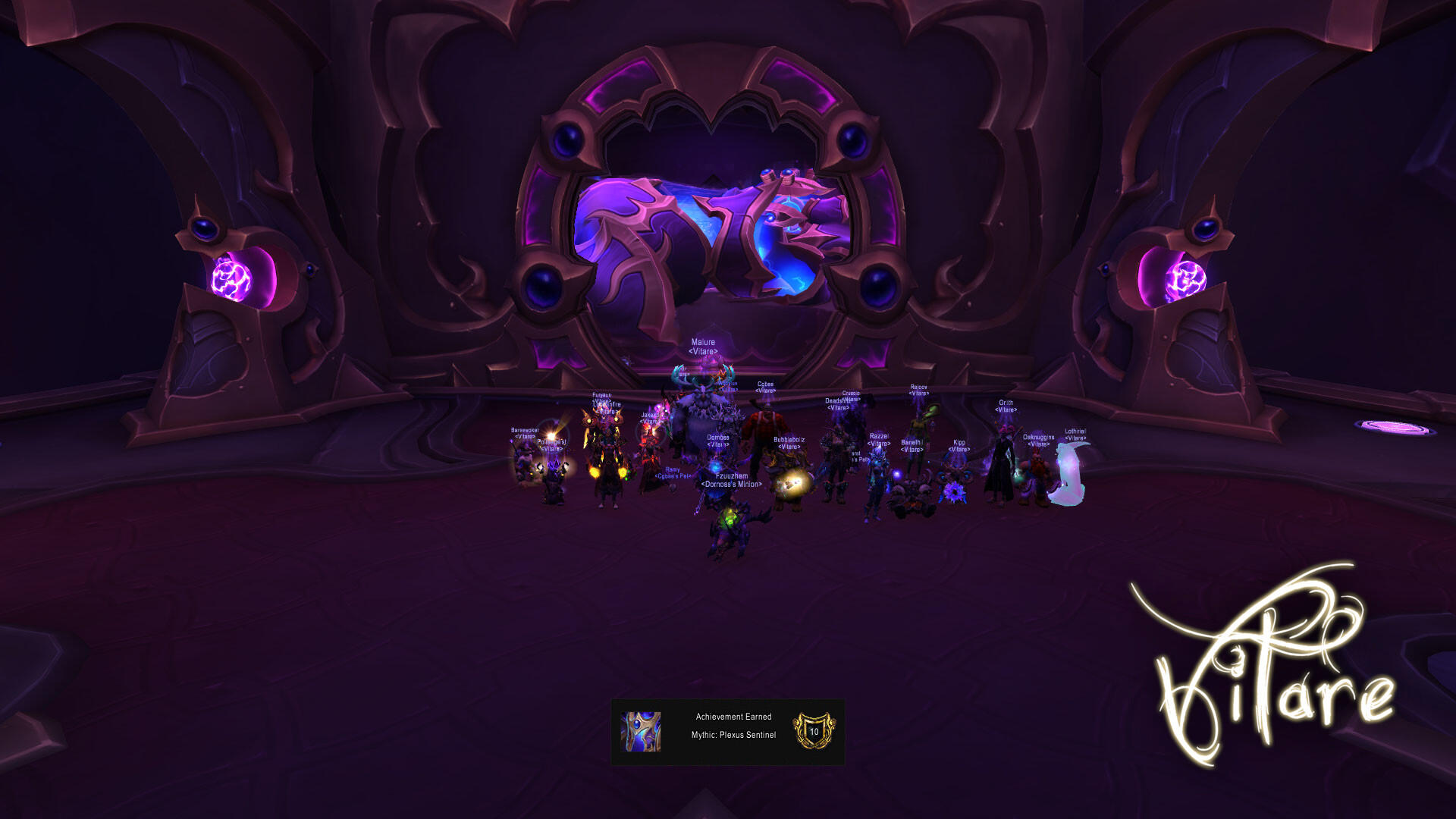Open the Mythic: Plexus Sentinel achievement toast

[x=733, y=726]
